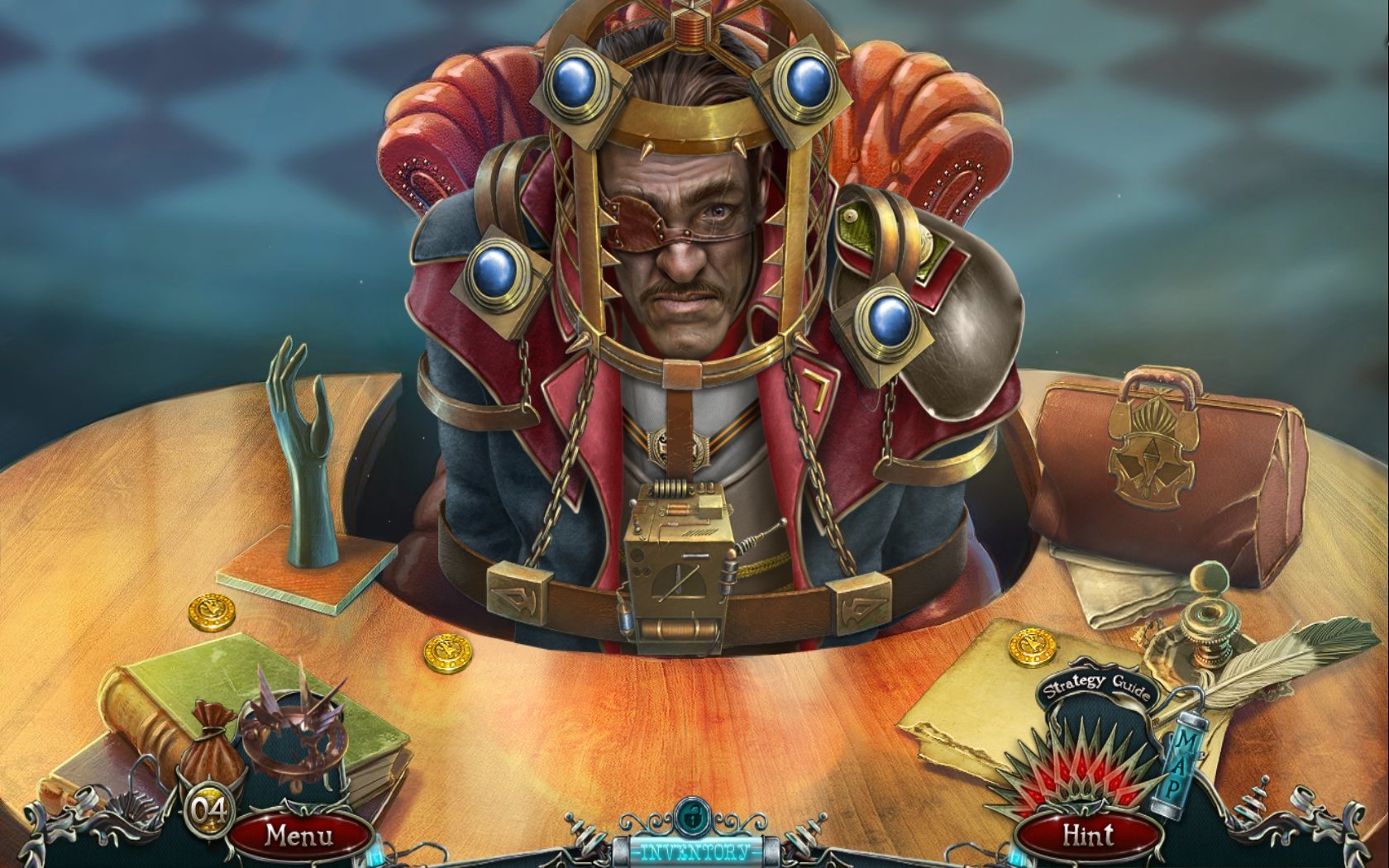The image size is (1389, 868).
Task: Use the Hint button
Action: coord(1088,836)
